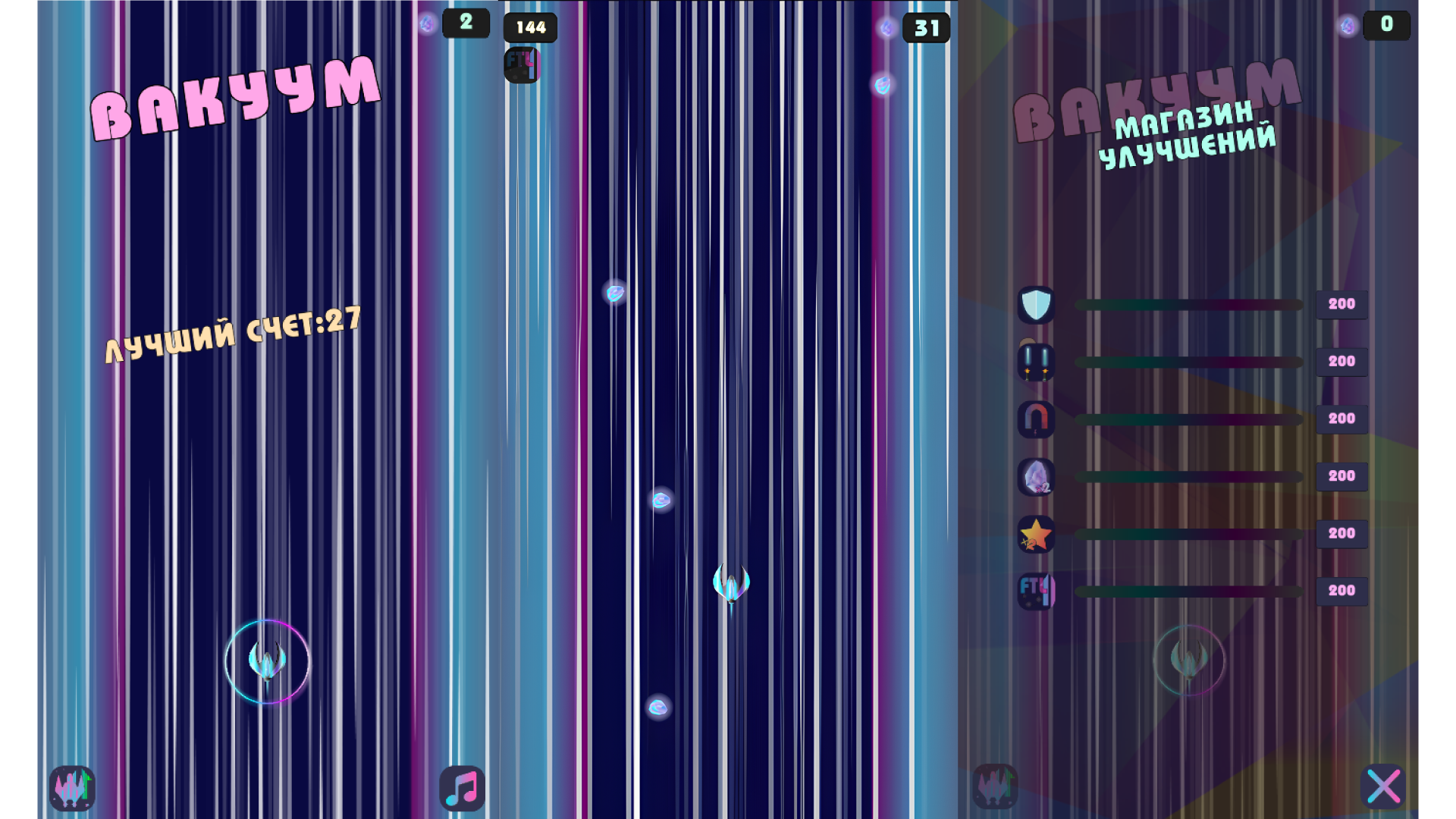Purchase the FTL upgrade for 200
This screenshot has width=1456, height=819.
[1341, 591]
